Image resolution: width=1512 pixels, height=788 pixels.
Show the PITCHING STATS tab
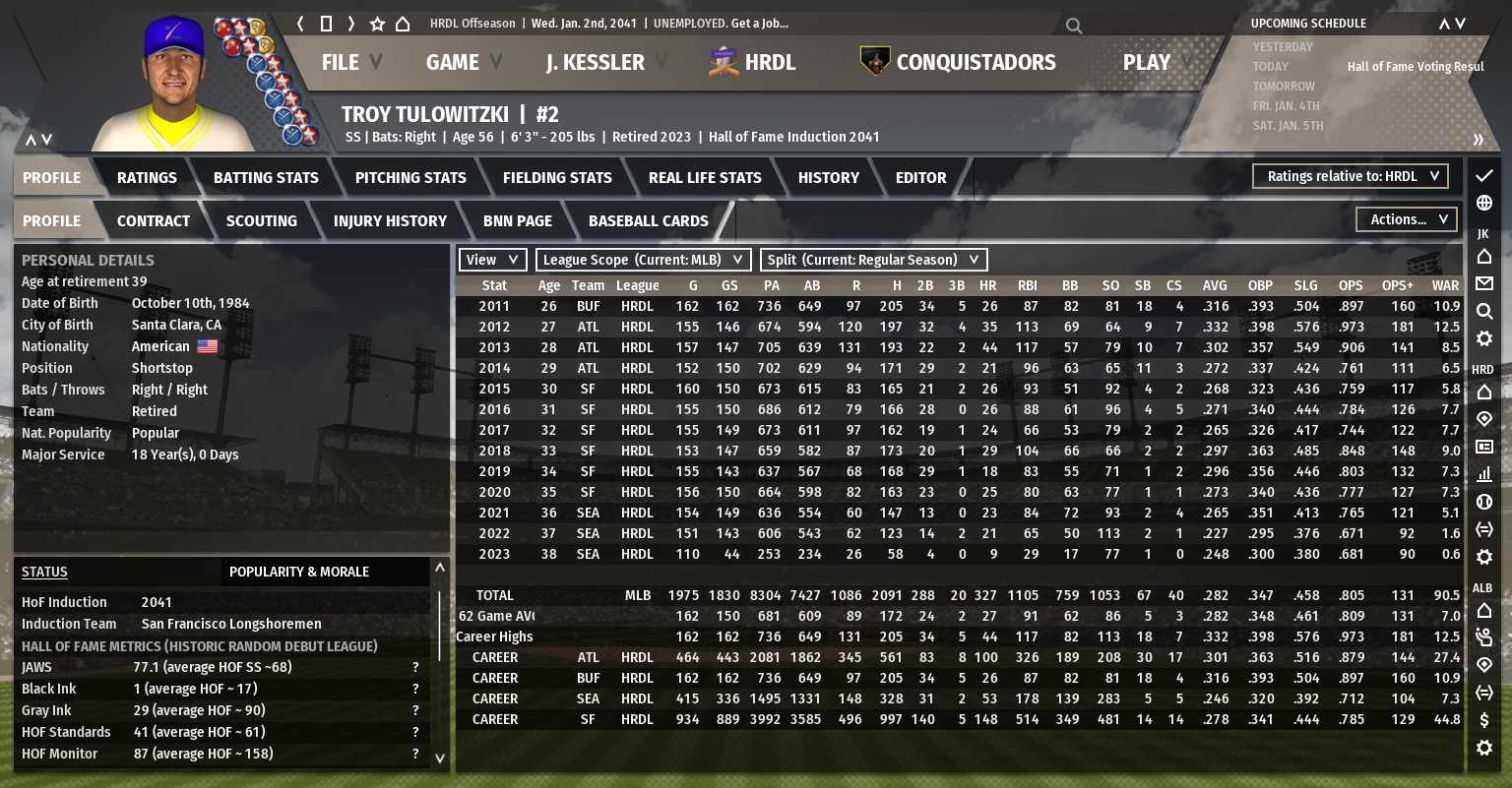coord(410,178)
